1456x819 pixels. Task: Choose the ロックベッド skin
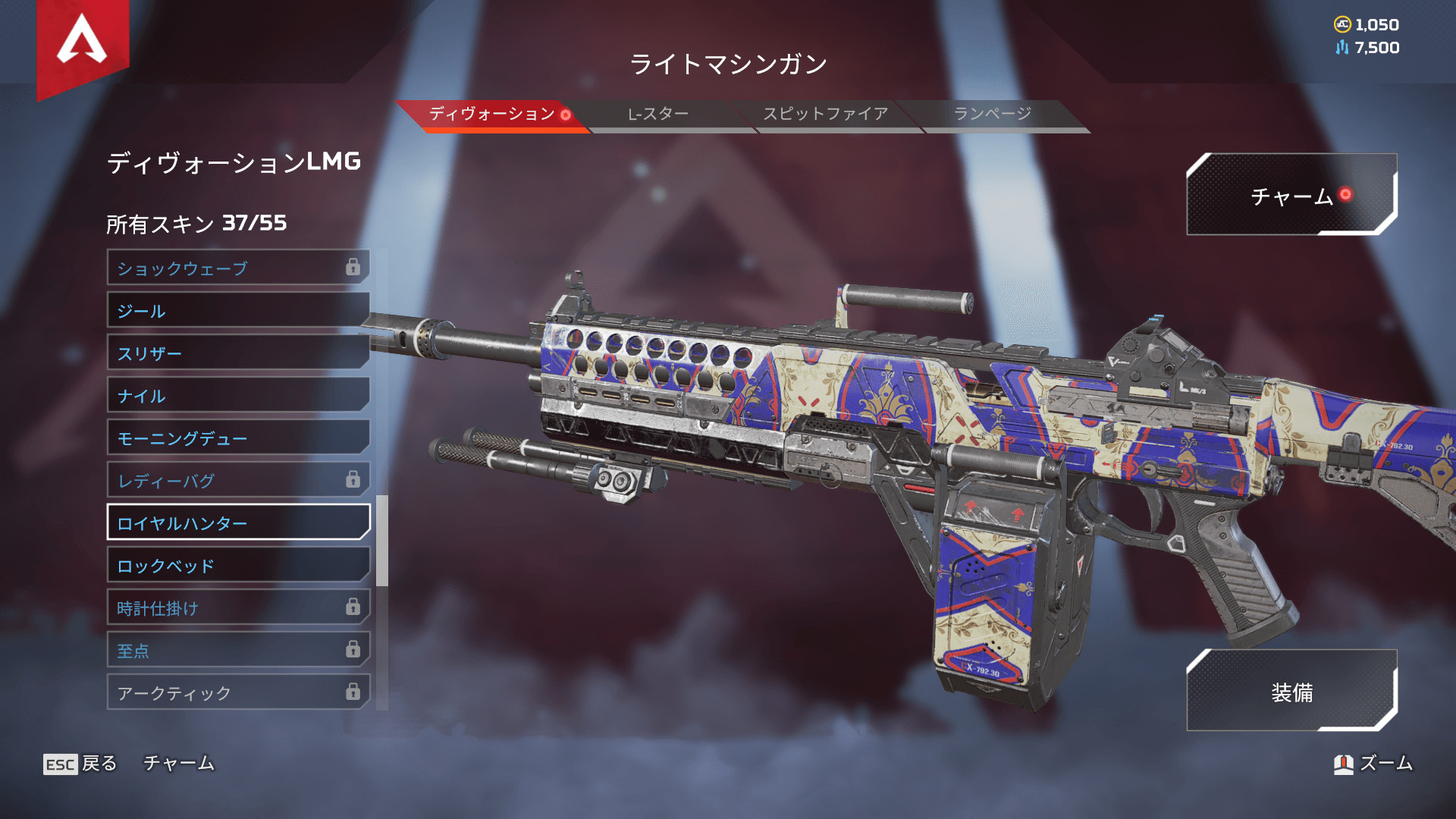point(238,565)
